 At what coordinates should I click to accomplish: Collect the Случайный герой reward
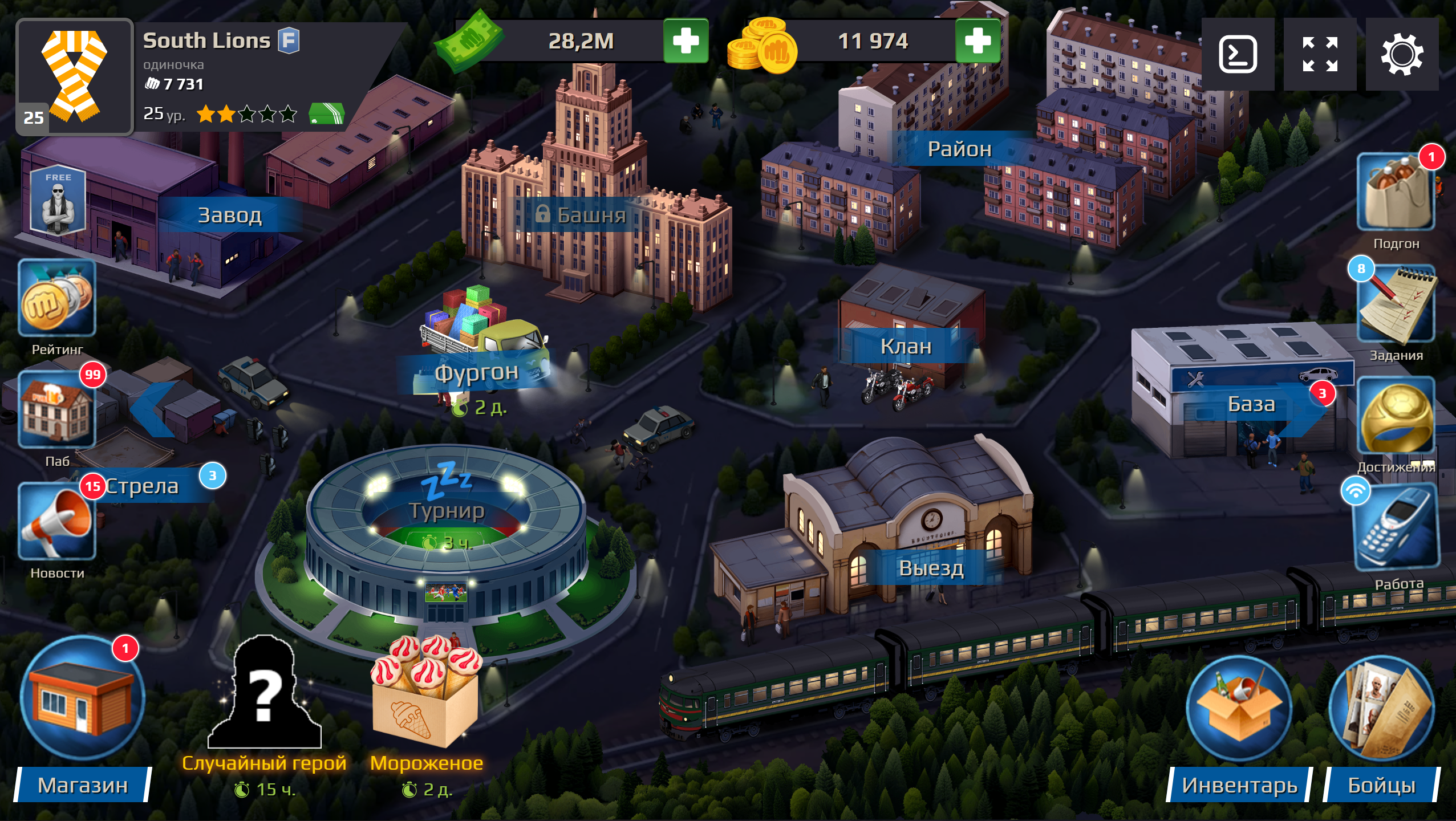[x=263, y=701]
